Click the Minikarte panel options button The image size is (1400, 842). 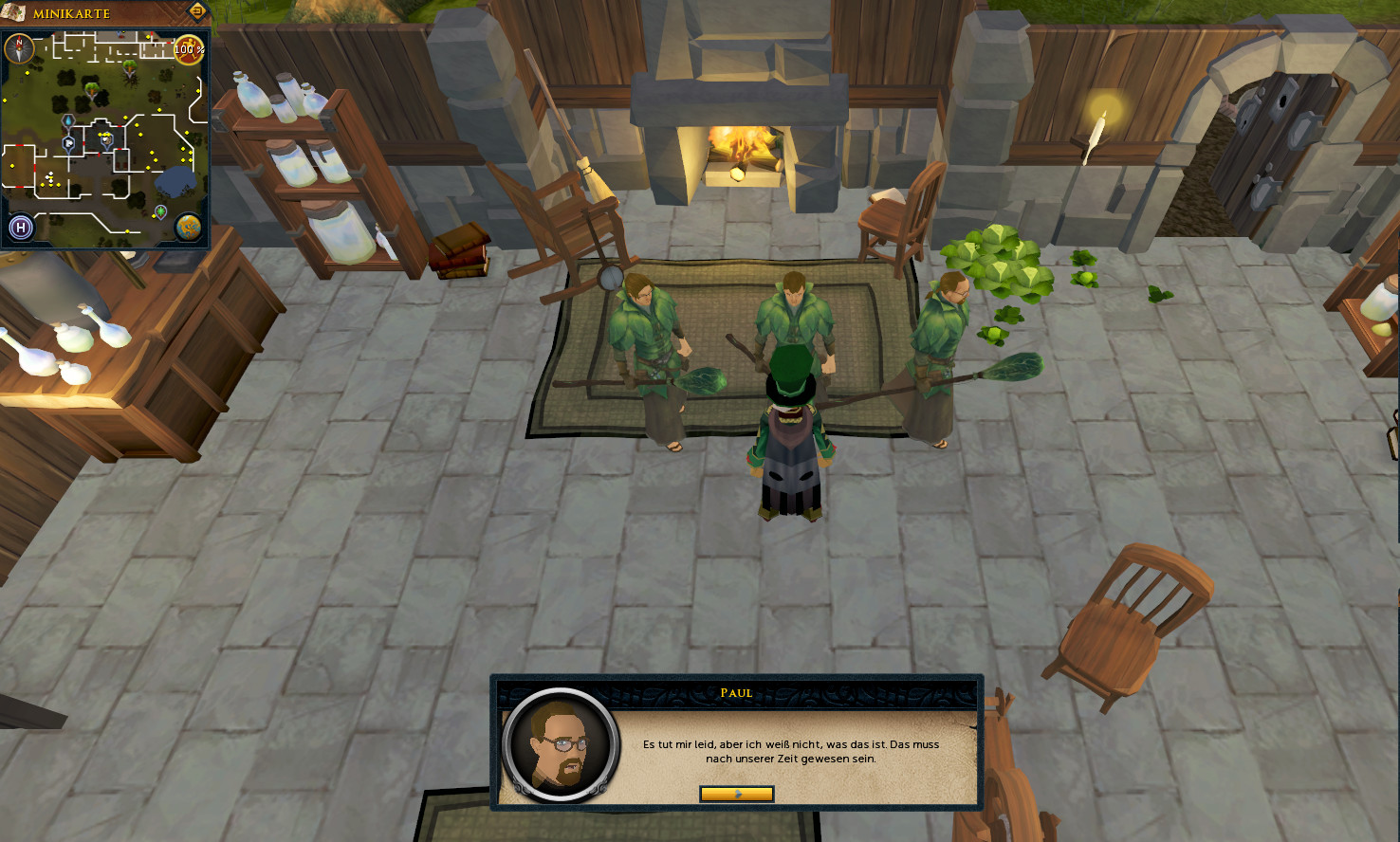click(197, 11)
